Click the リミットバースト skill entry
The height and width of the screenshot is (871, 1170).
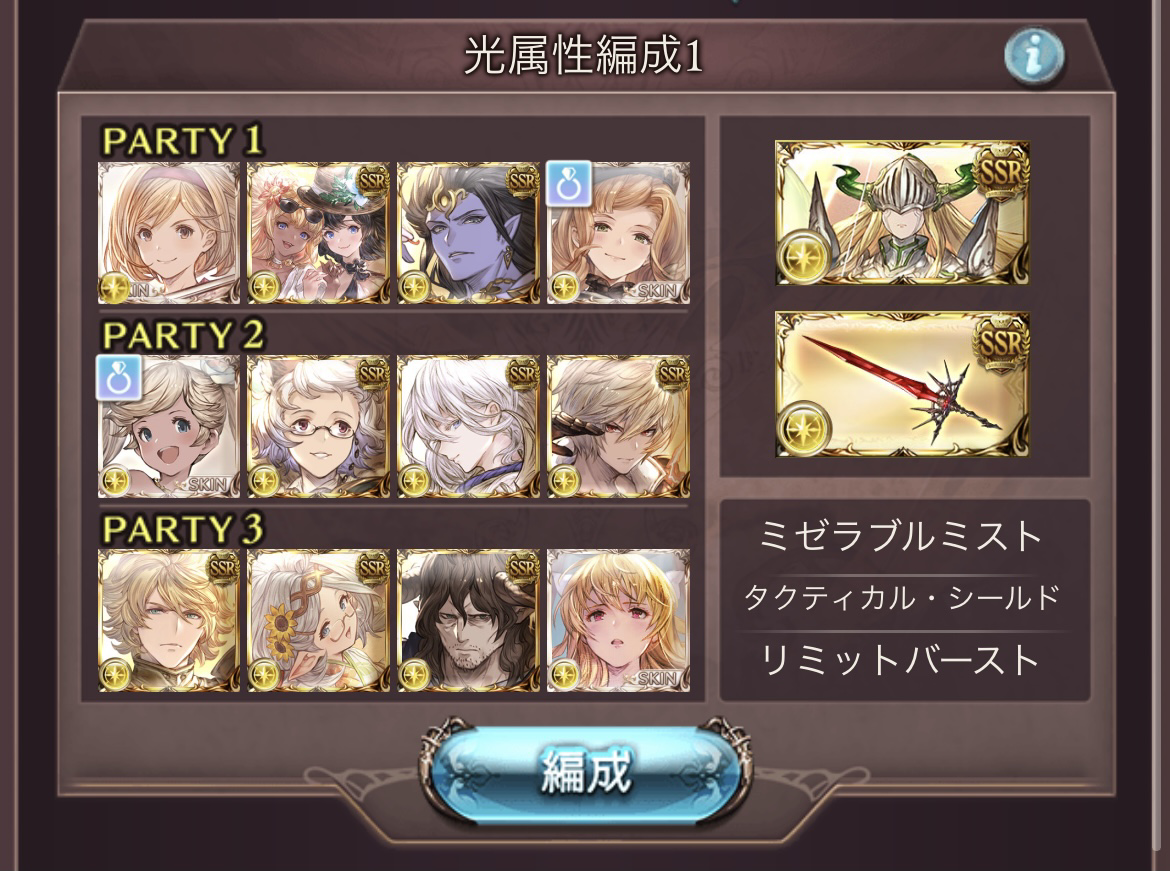[902, 660]
